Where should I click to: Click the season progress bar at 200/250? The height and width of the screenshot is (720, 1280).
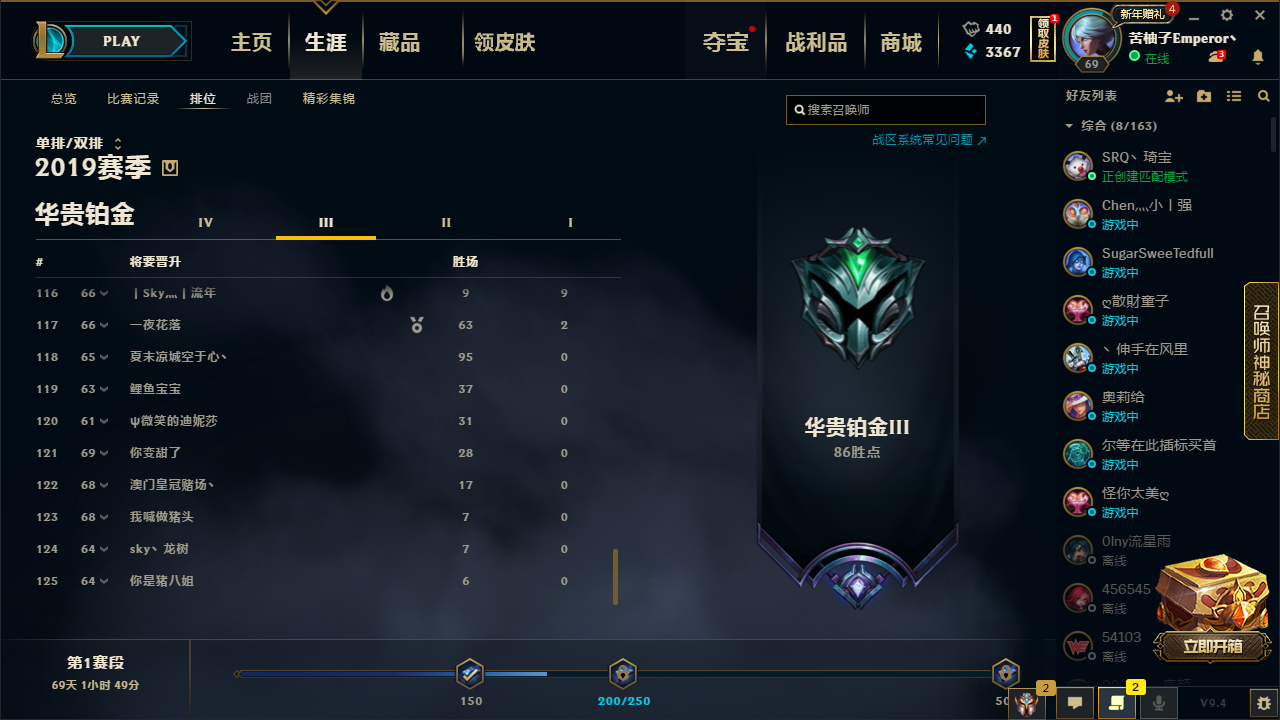click(623, 674)
